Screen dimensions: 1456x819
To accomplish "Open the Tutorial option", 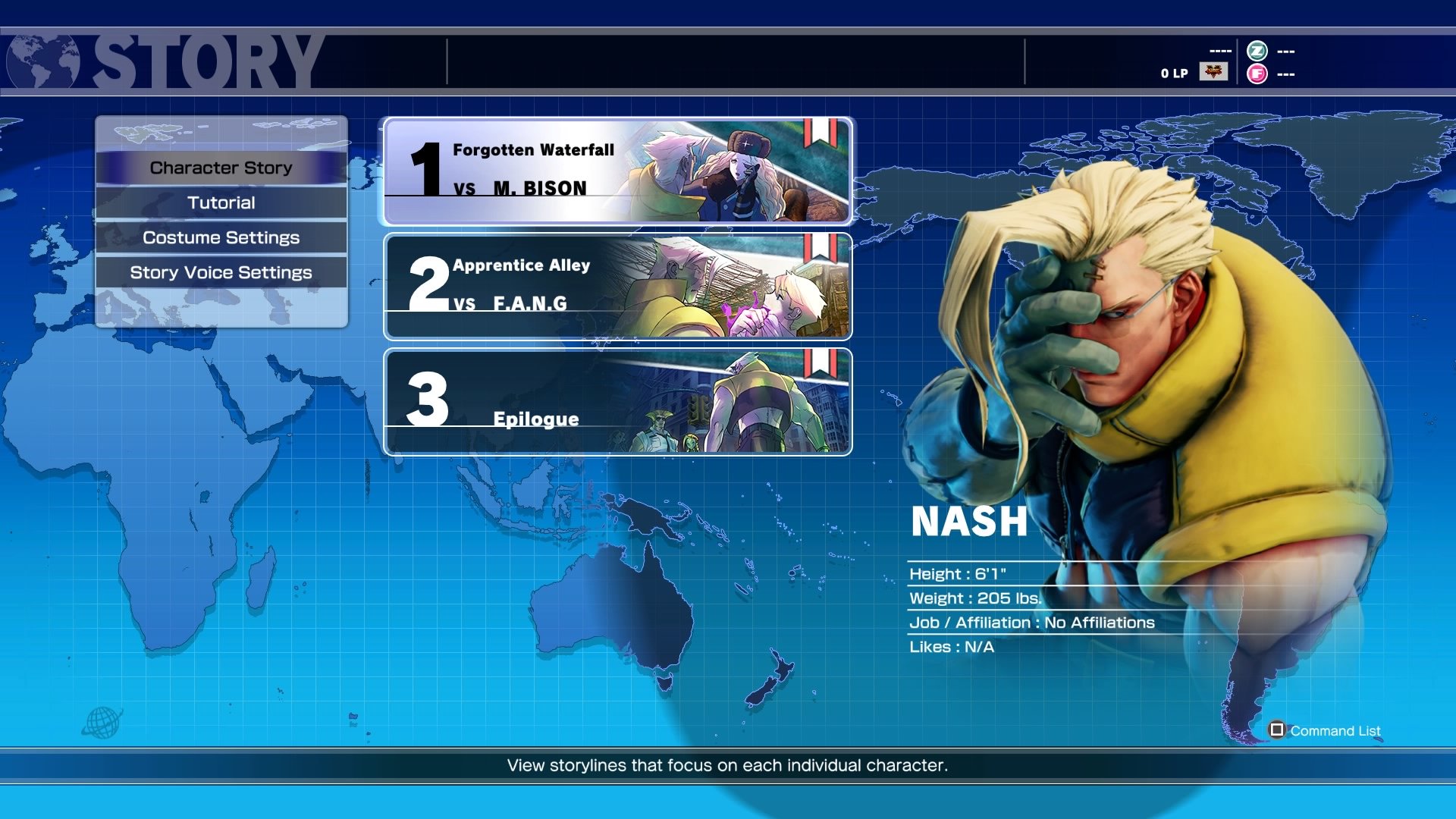I will coord(221,202).
